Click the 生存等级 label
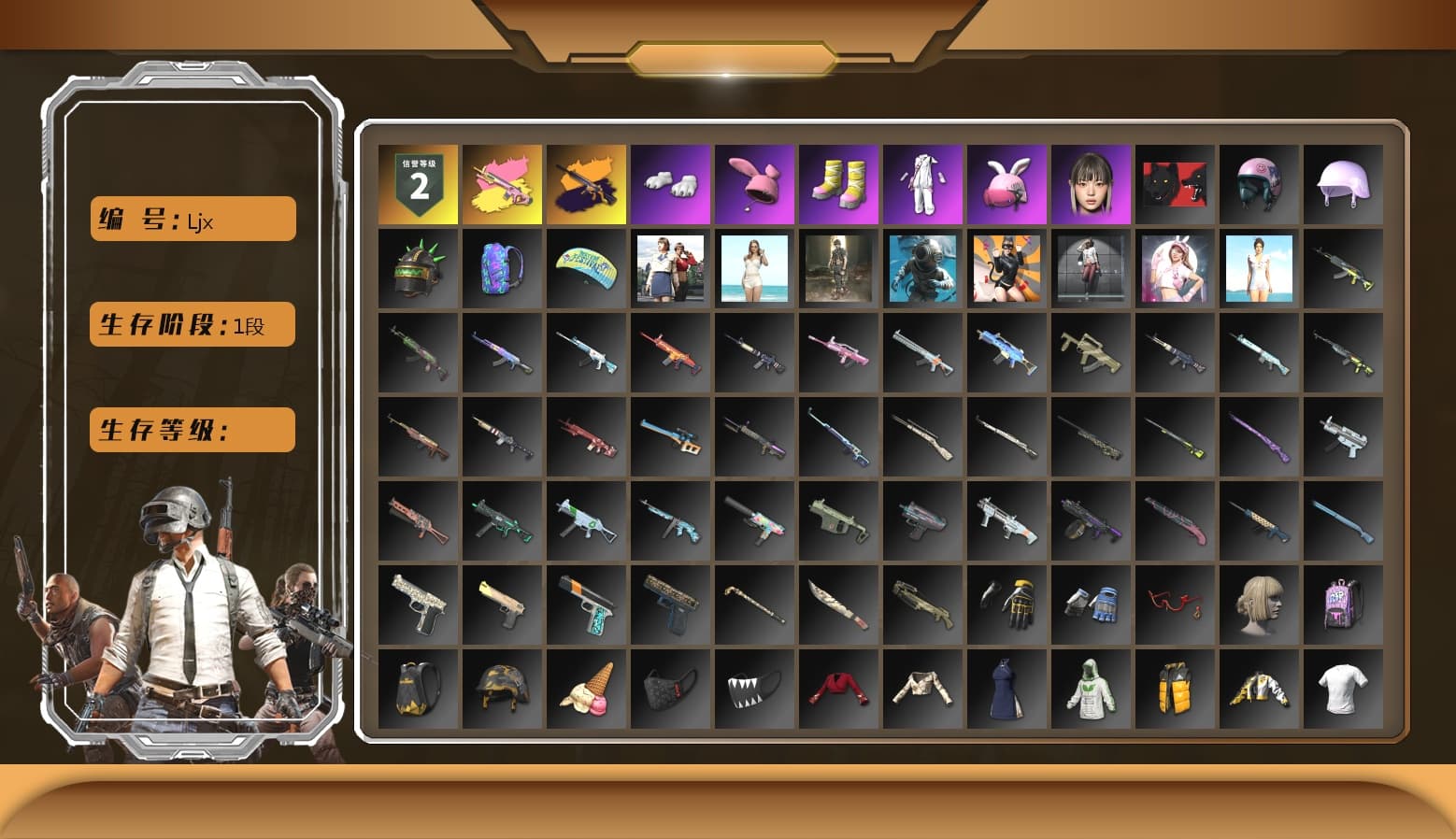The width and height of the screenshot is (1456, 839). (x=191, y=430)
